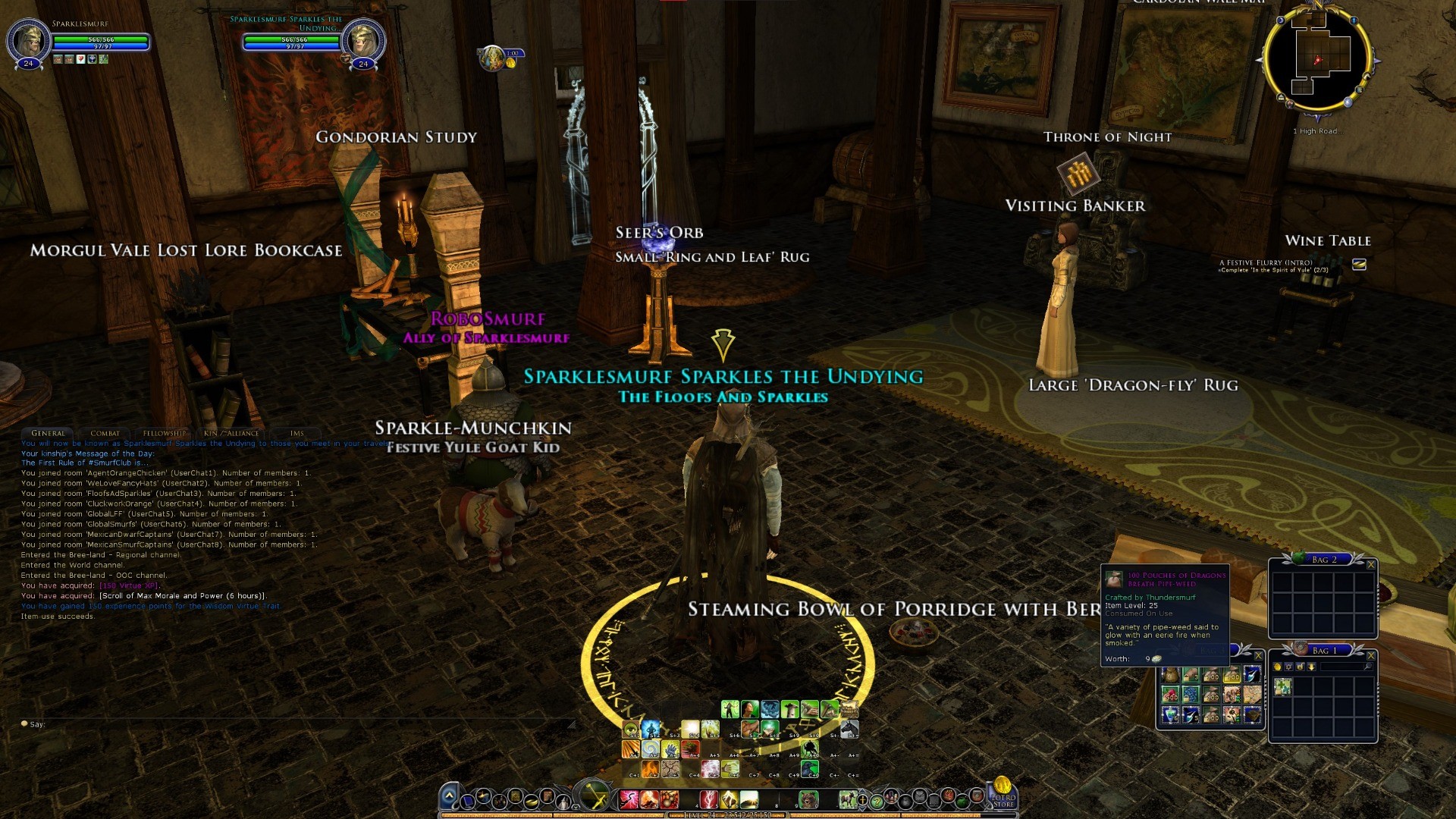1456x819 pixels.
Task: Activate the fire skill on the Ctrl bar
Action: tap(651, 769)
